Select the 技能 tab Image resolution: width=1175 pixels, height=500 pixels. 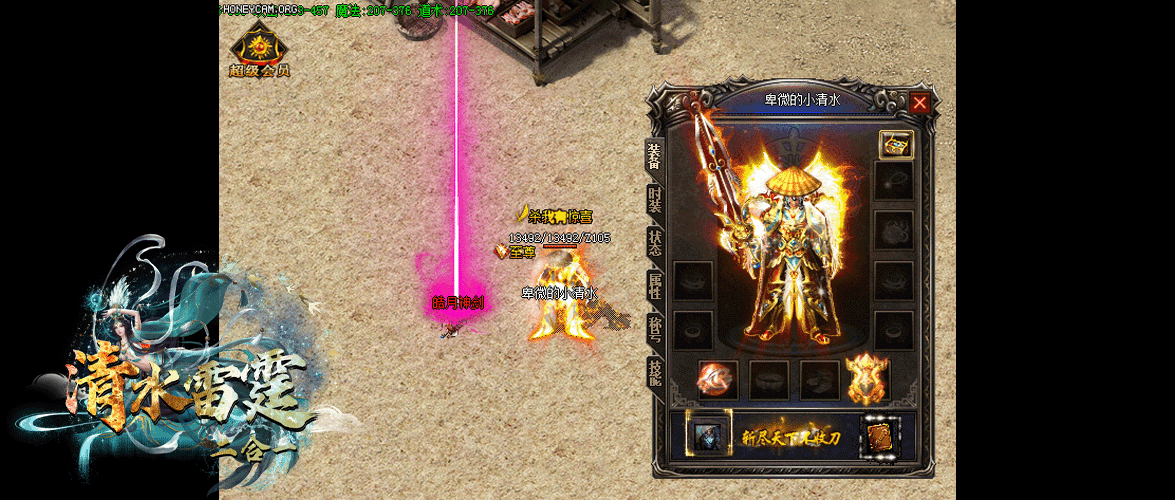coord(654,371)
